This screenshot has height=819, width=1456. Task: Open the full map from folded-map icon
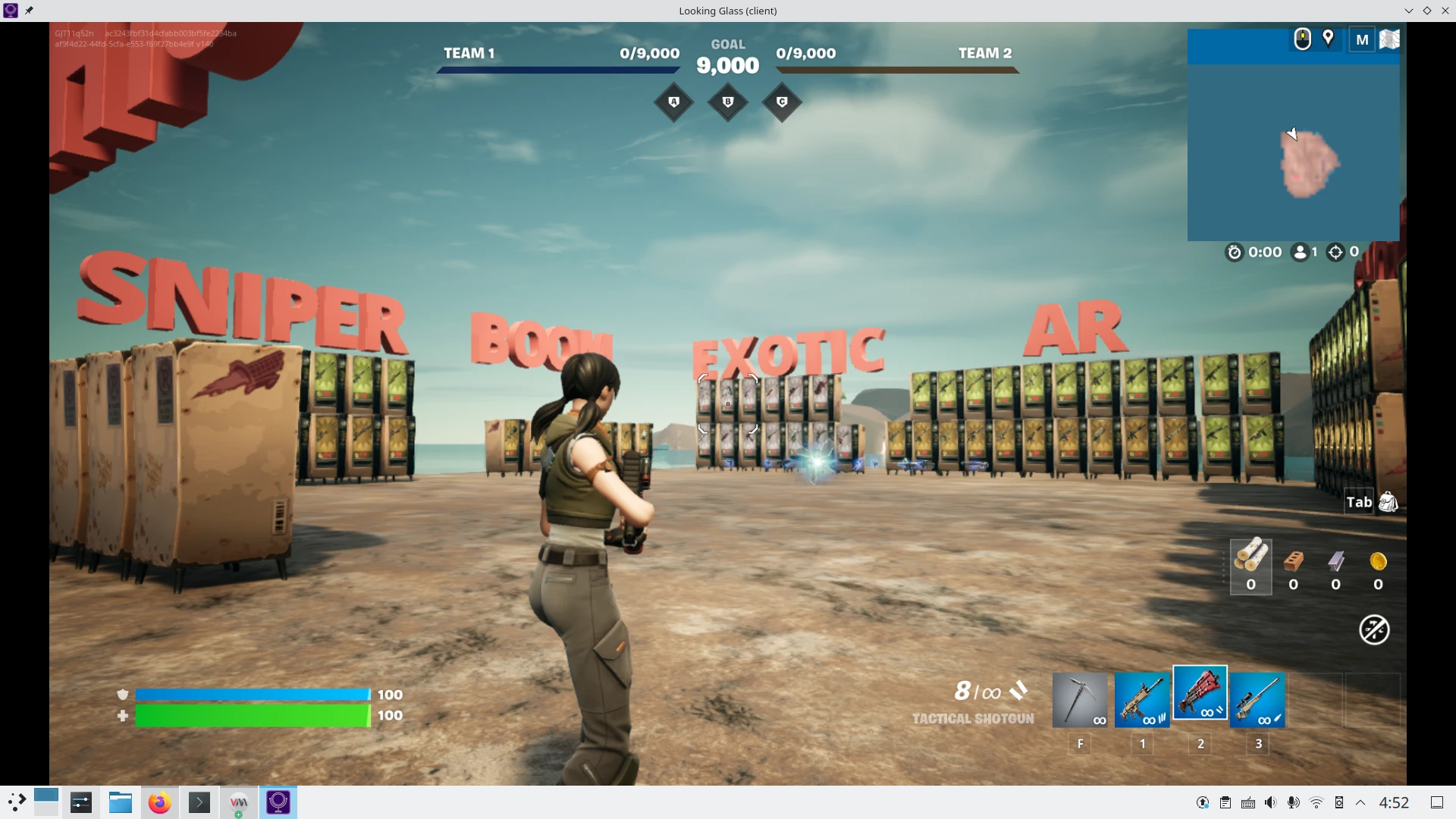click(x=1389, y=39)
